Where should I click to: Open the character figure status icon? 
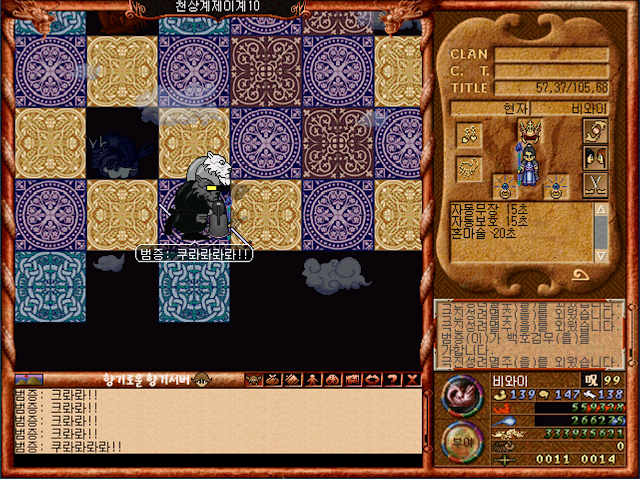pos(312,380)
